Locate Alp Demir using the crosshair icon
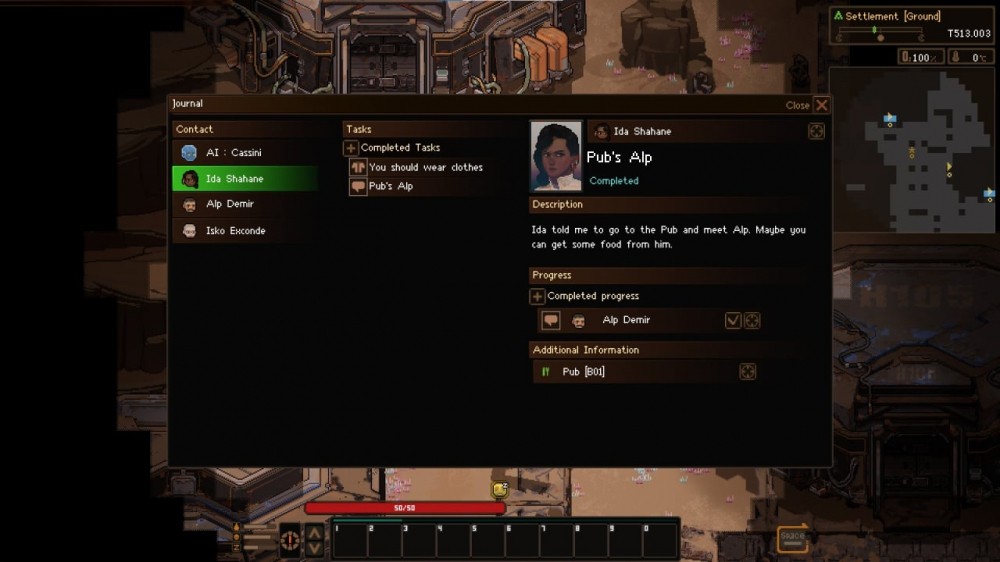The width and height of the screenshot is (1000, 562). pyautogui.click(x=752, y=320)
